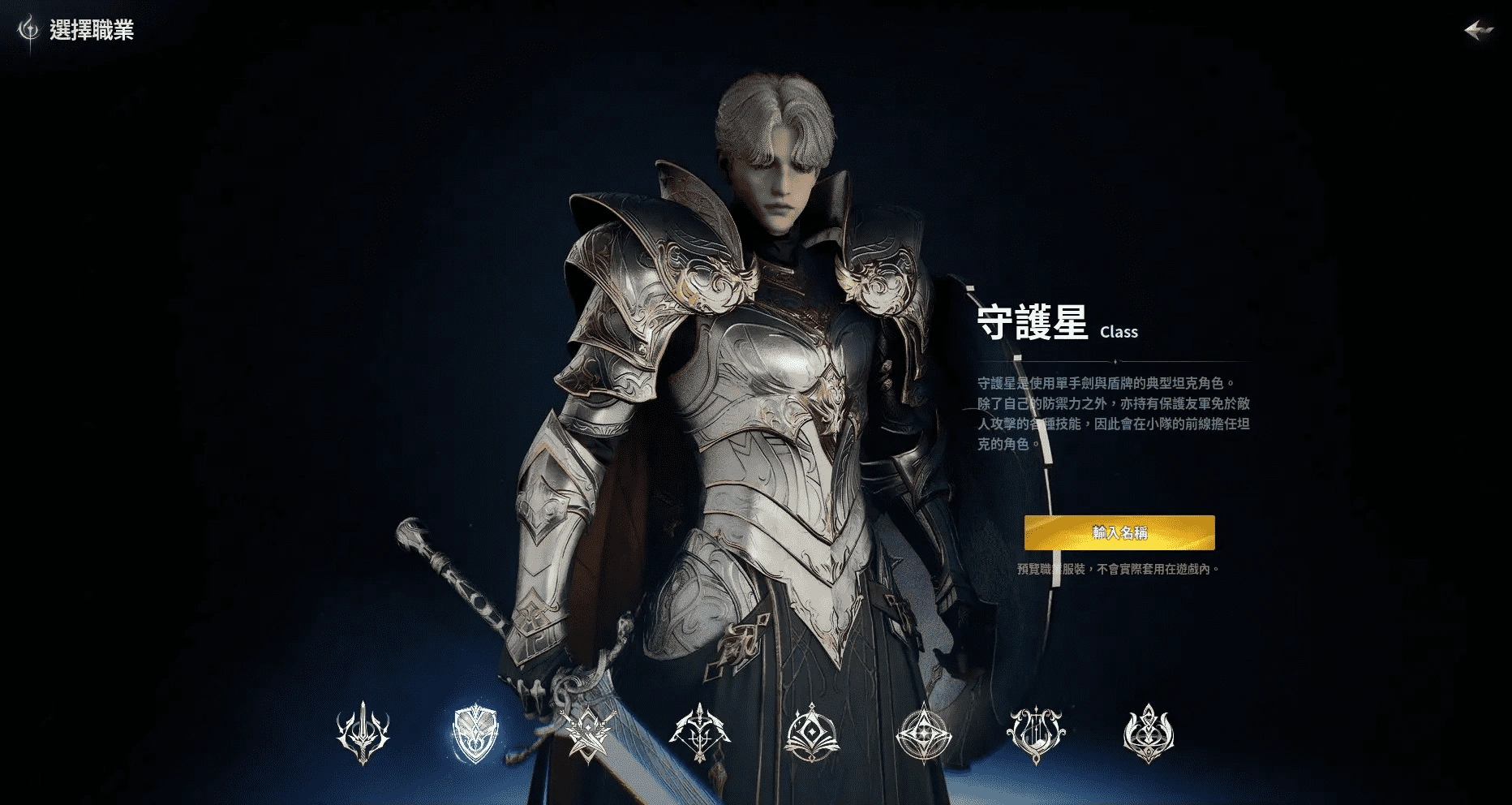
Task: Click the small Class label beside 守護星
Action: pos(1119,332)
